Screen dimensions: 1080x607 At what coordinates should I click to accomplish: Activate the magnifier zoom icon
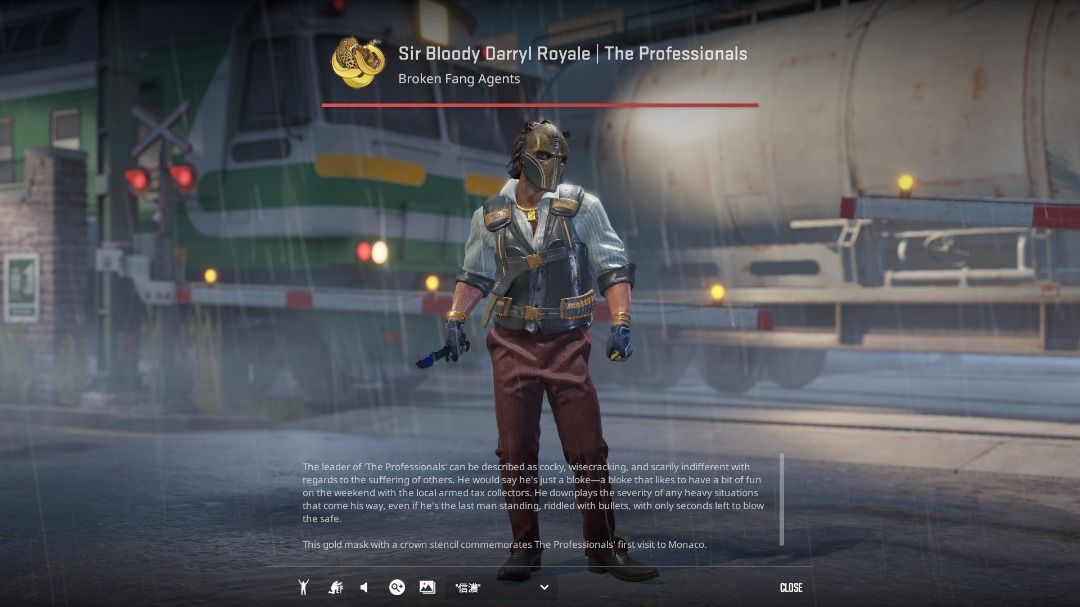[397, 587]
